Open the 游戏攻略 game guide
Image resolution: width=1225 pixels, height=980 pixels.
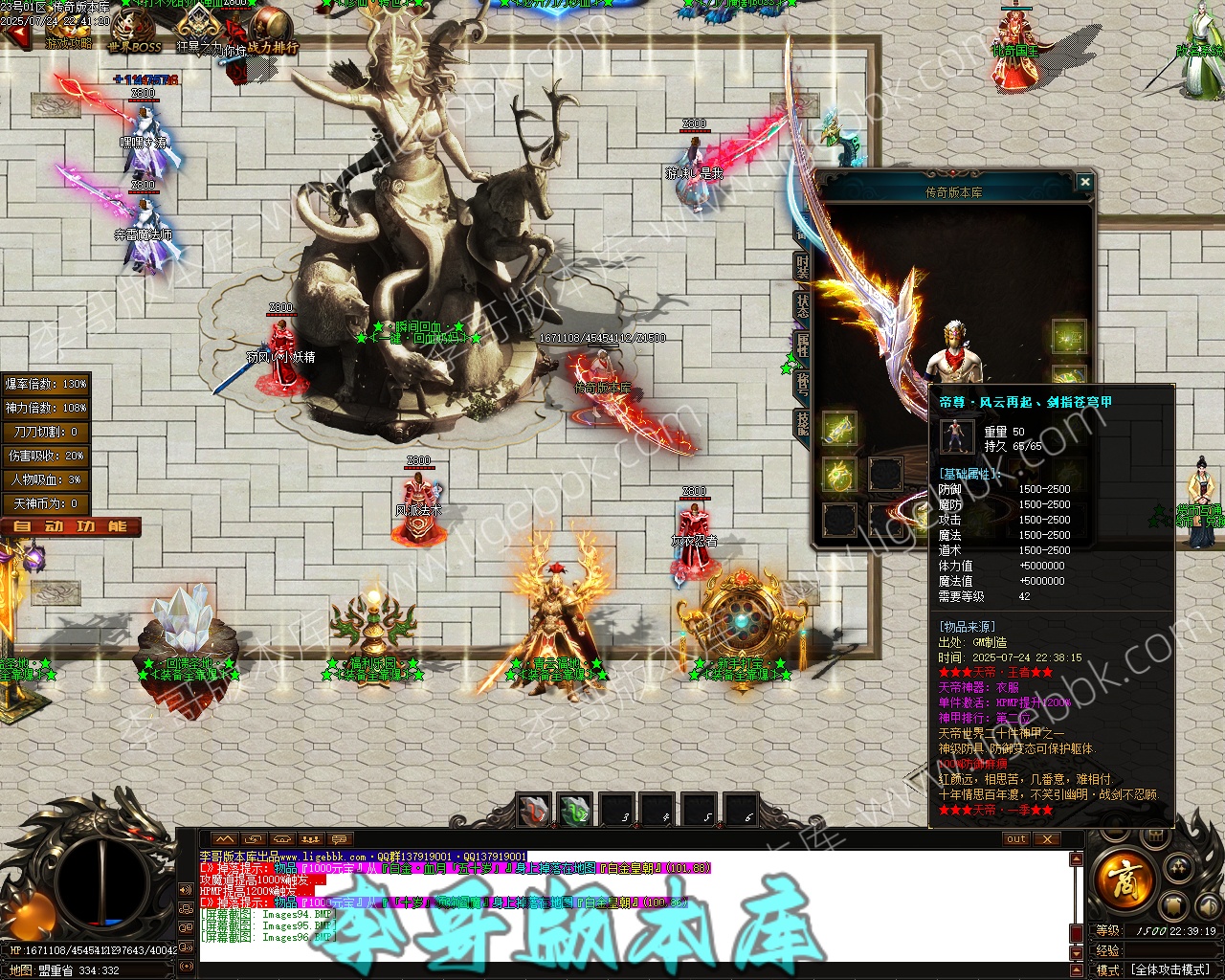67,33
